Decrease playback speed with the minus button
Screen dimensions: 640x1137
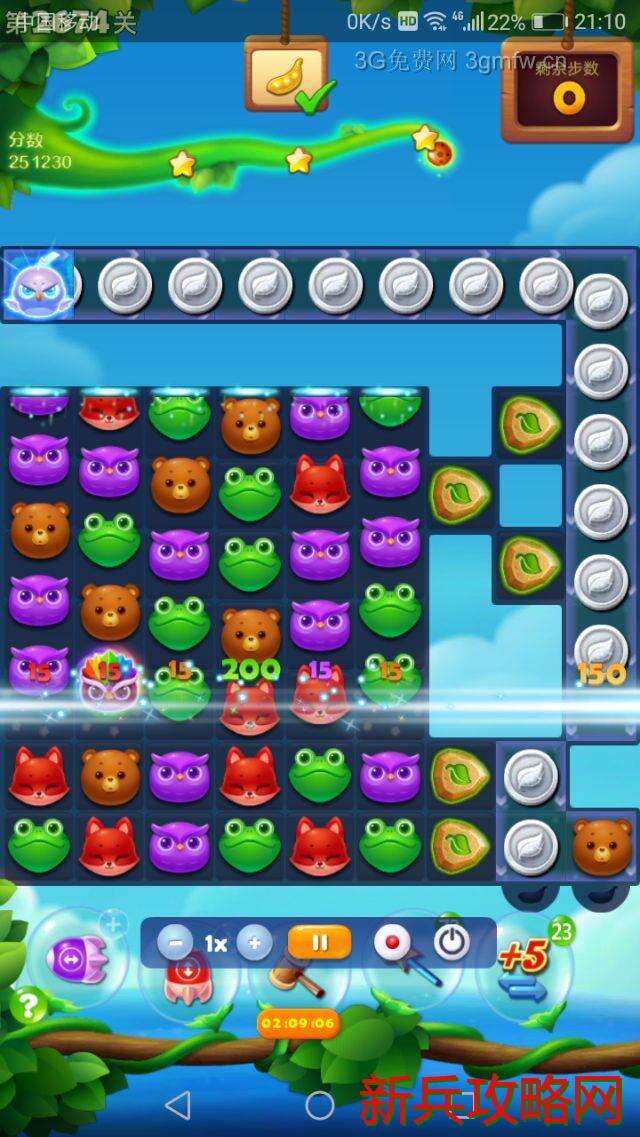[175, 943]
